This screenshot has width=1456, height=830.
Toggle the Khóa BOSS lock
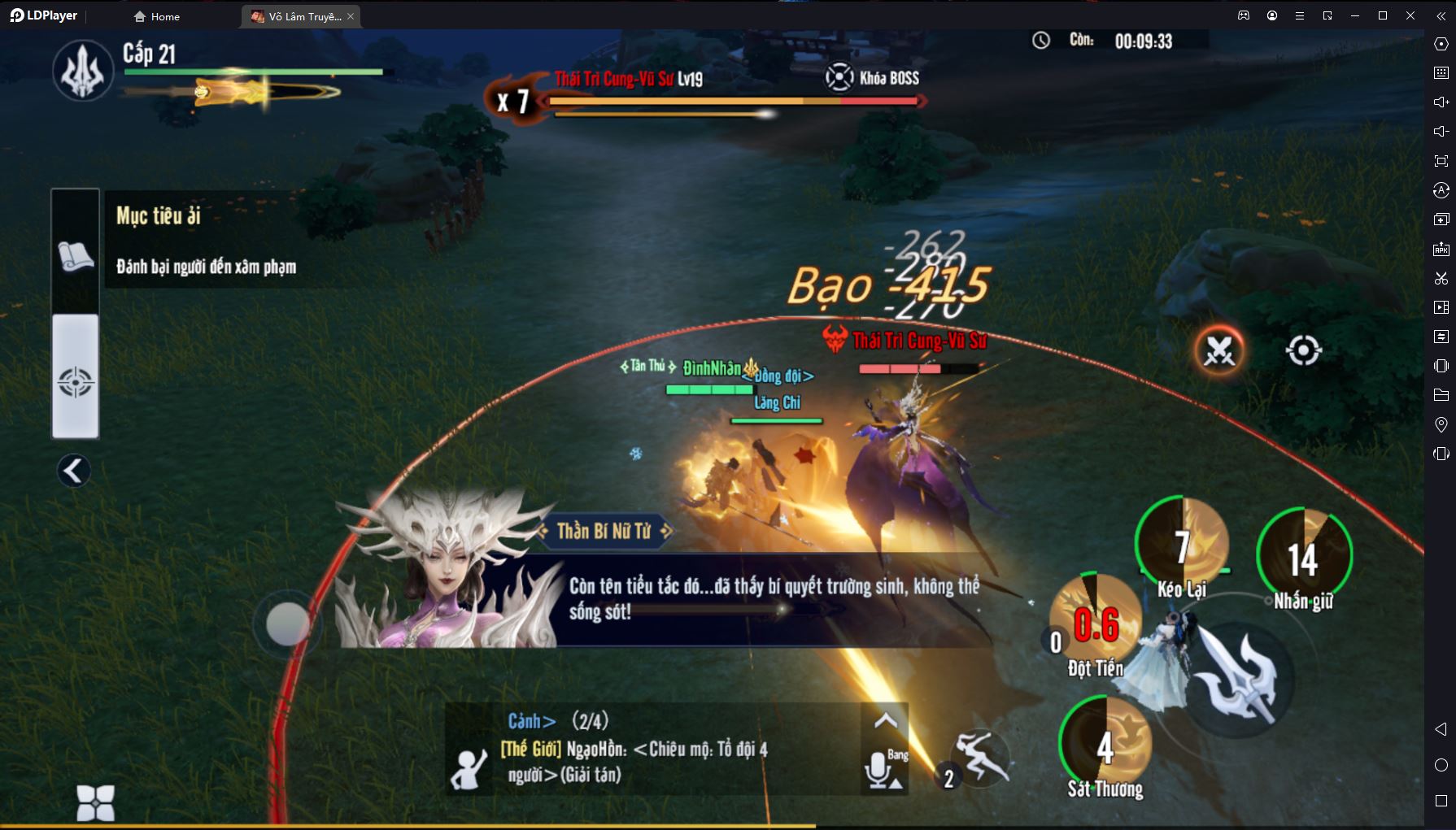[x=840, y=78]
